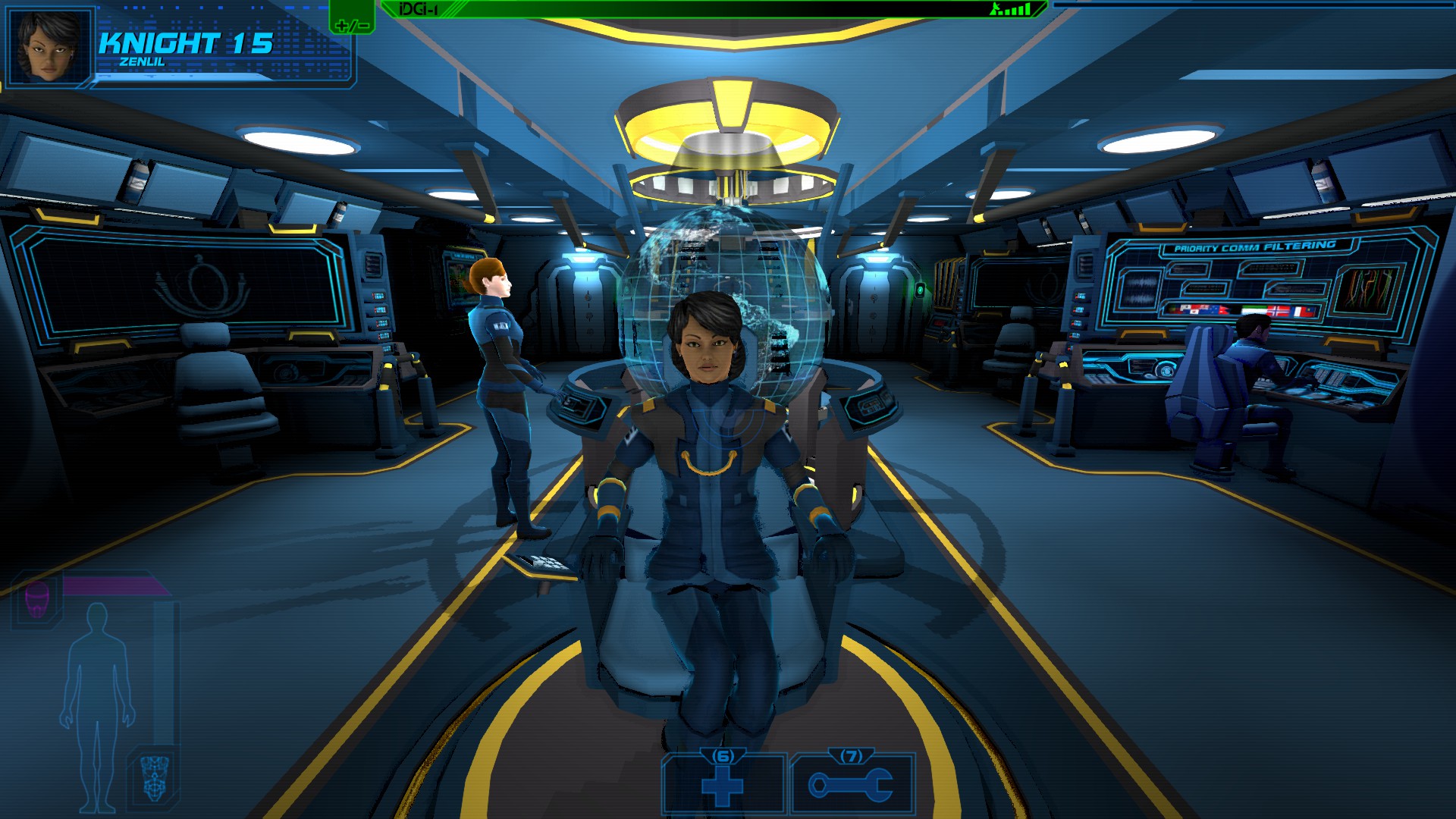Click the KNIGHT 15 name text

click(186, 43)
